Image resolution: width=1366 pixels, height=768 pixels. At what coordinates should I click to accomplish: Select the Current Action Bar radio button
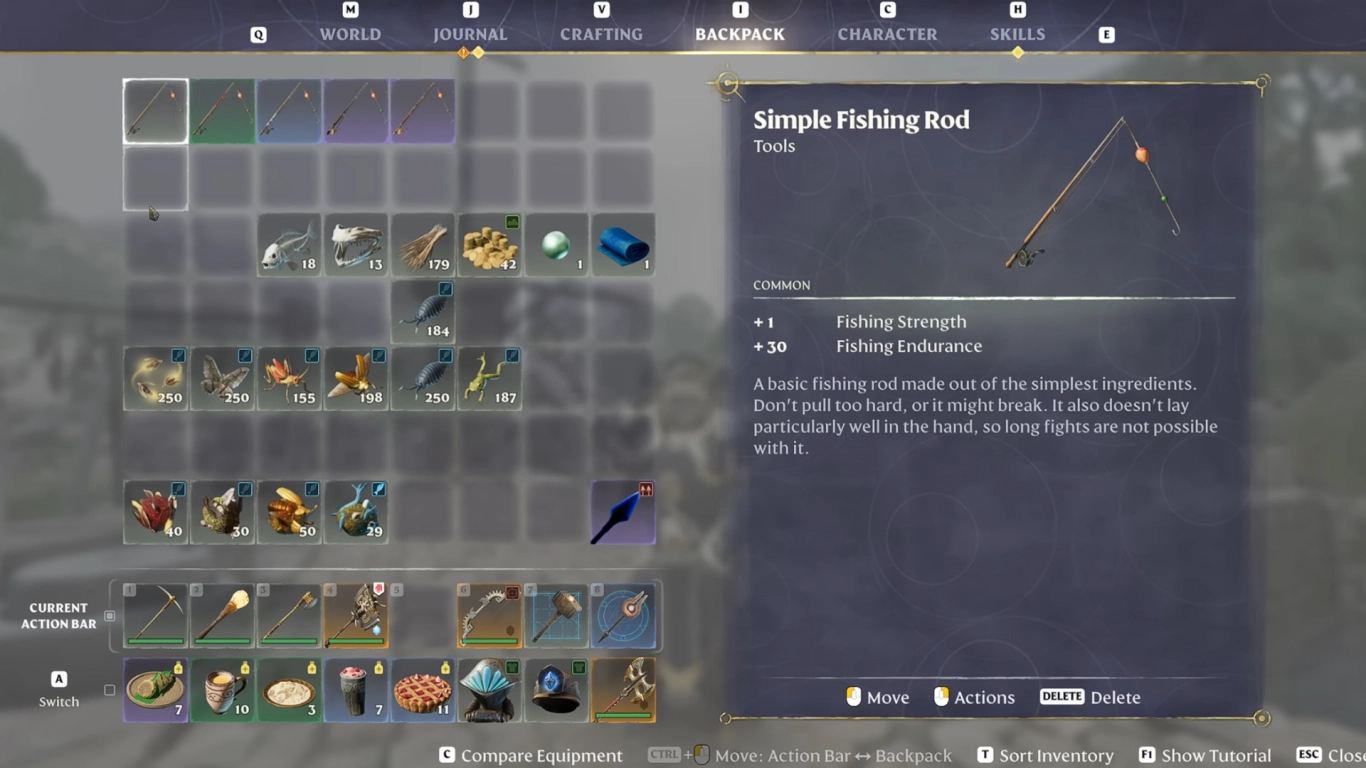click(x=108, y=617)
